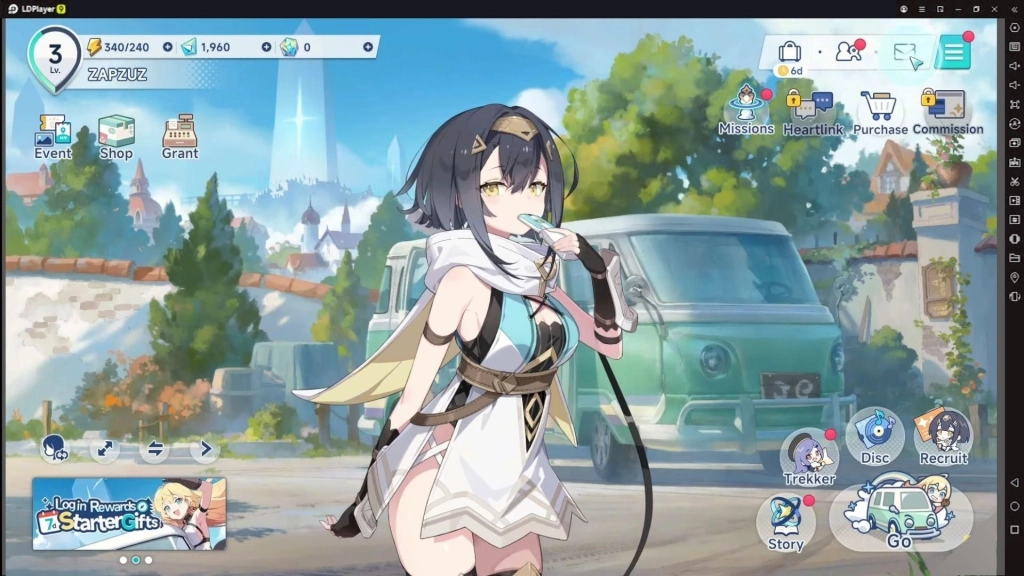Open the Purchase cart

click(x=880, y=112)
